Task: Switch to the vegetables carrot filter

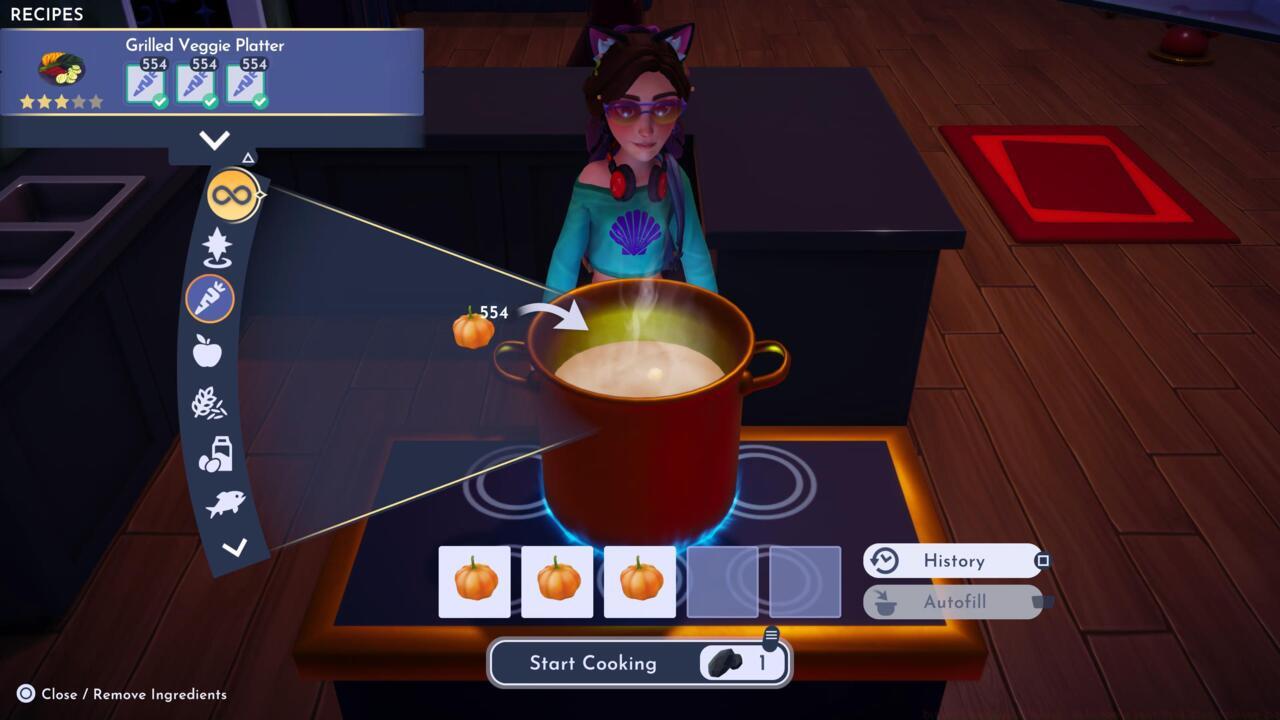Action: pos(210,299)
